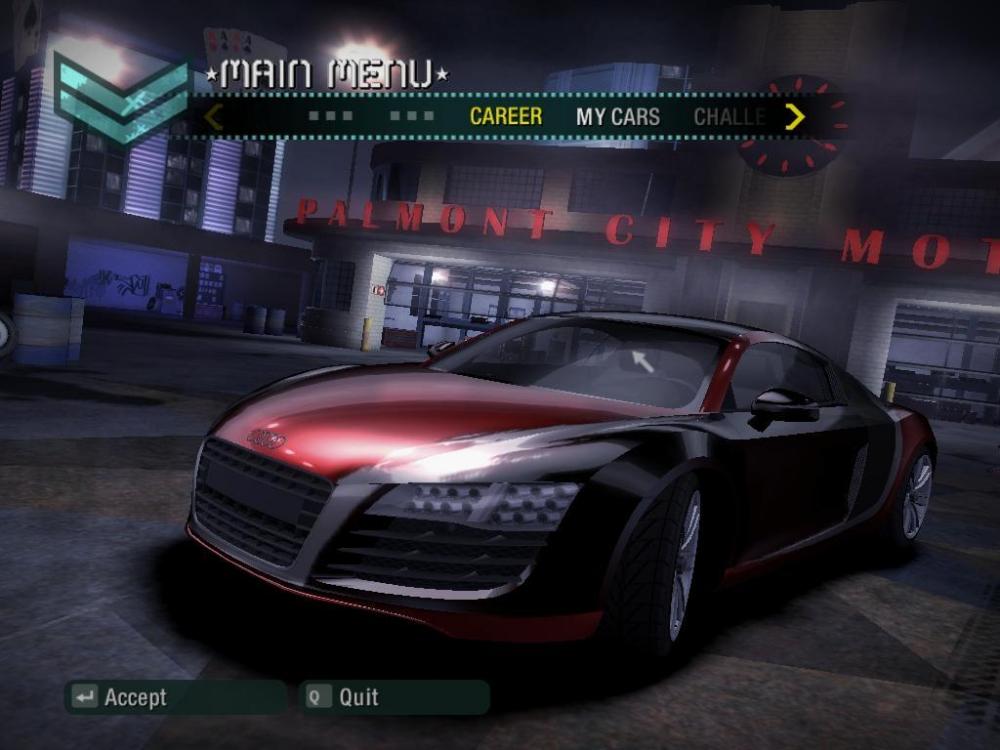The image size is (1000, 750).
Task: Select the Career menu entry
Action: pyautogui.click(x=505, y=116)
